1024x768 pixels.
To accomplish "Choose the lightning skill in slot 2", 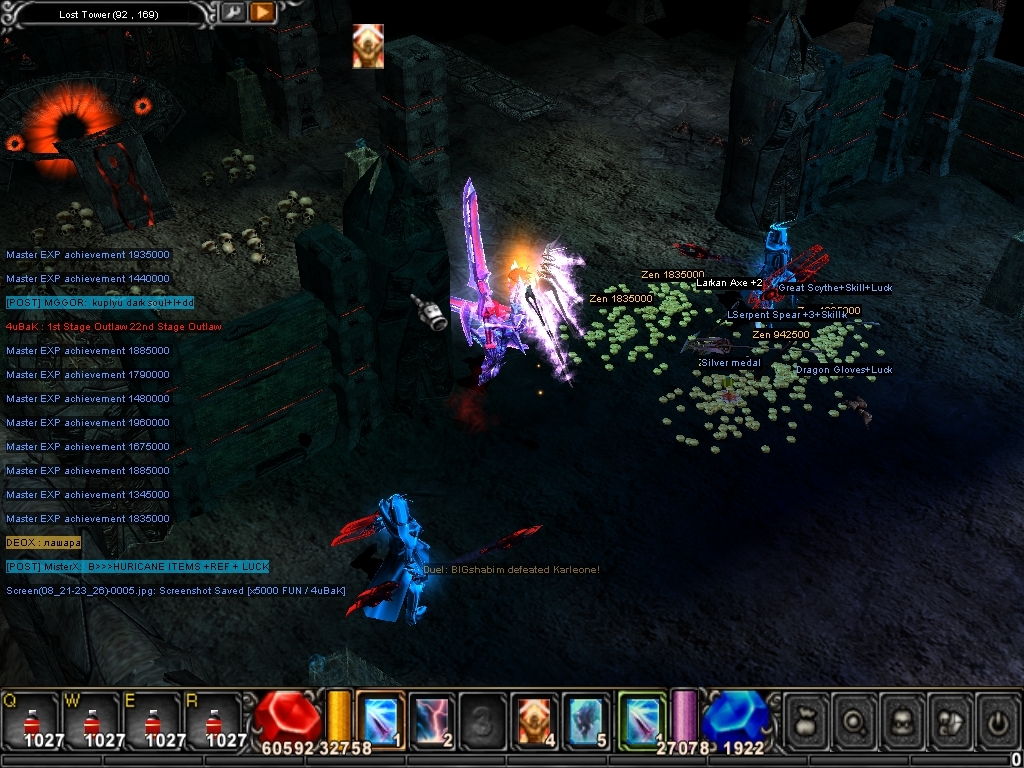I will pos(433,717).
